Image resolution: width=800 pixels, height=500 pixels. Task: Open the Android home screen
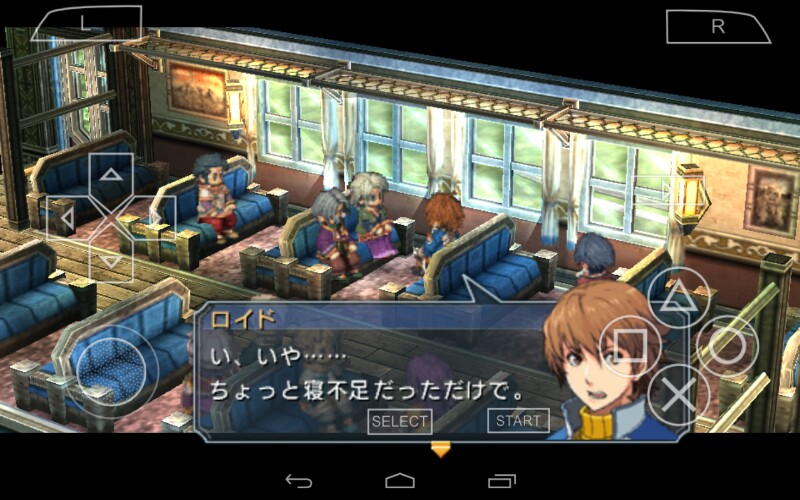pos(400,480)
